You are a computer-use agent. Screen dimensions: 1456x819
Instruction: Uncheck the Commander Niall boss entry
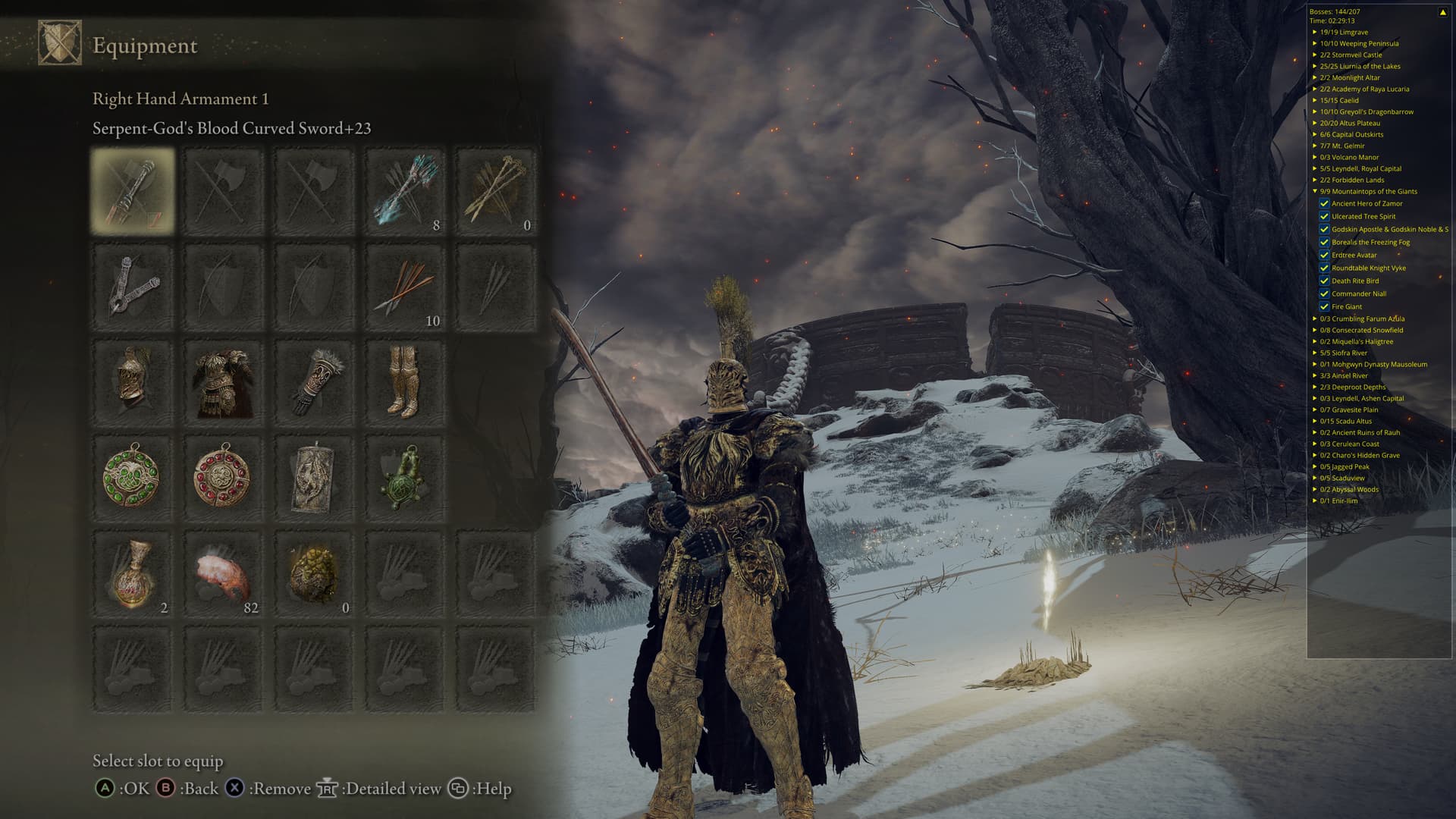(1324, 293)
